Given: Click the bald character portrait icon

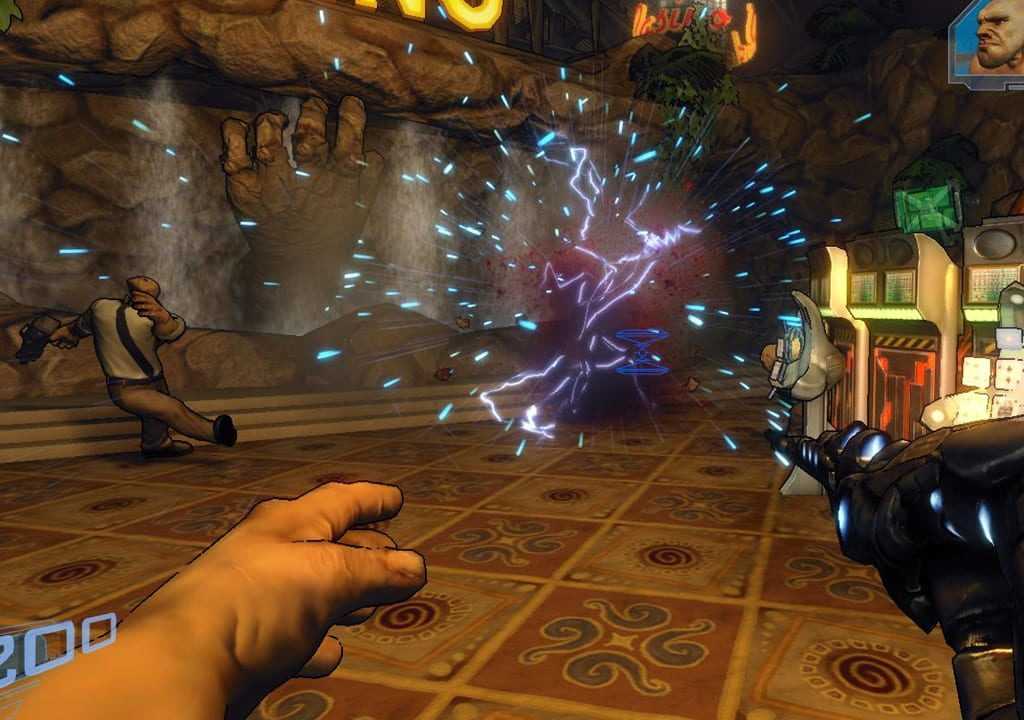Looking at the screenshot, I should 991,42.
